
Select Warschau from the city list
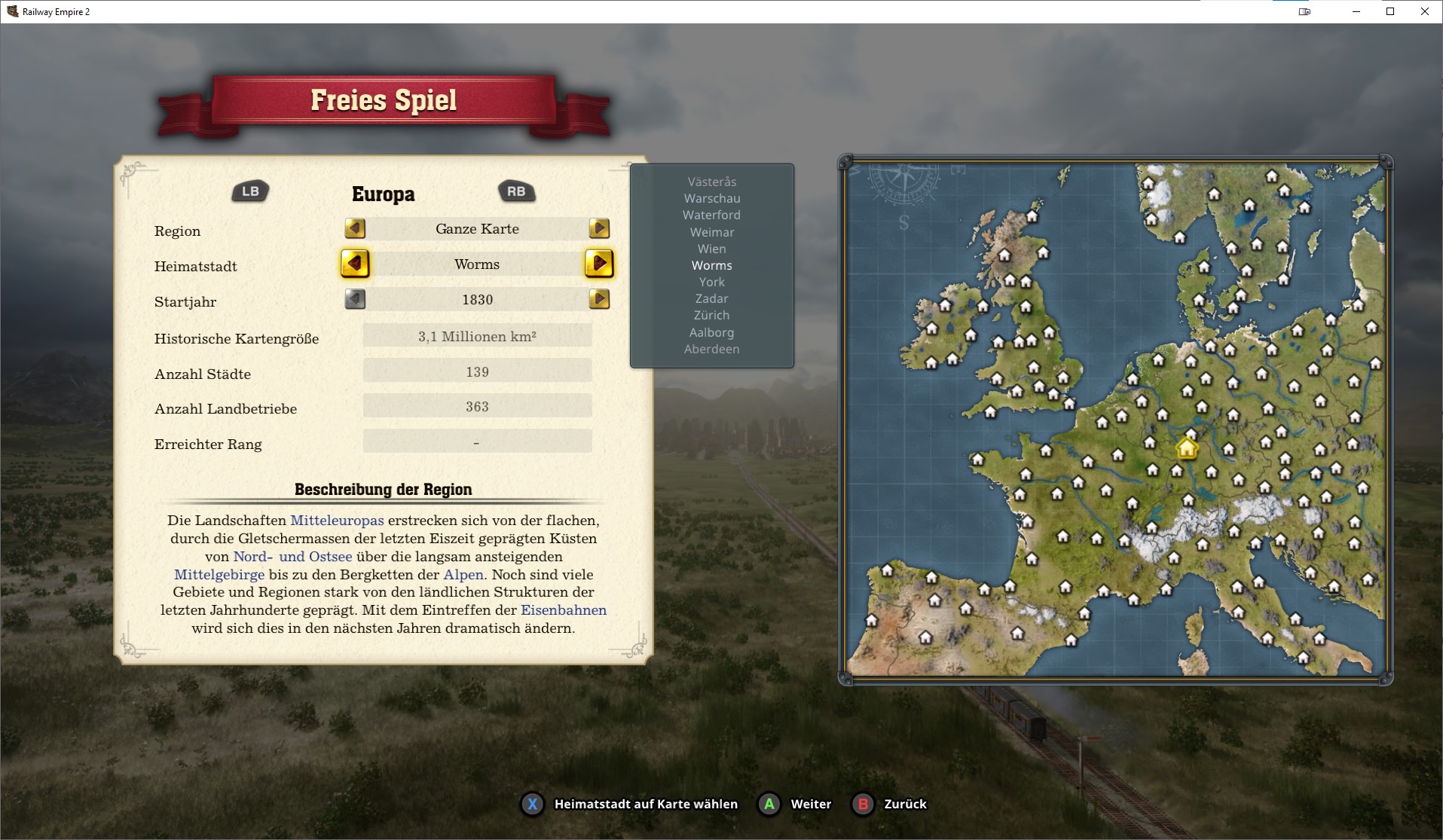(711, 198)
